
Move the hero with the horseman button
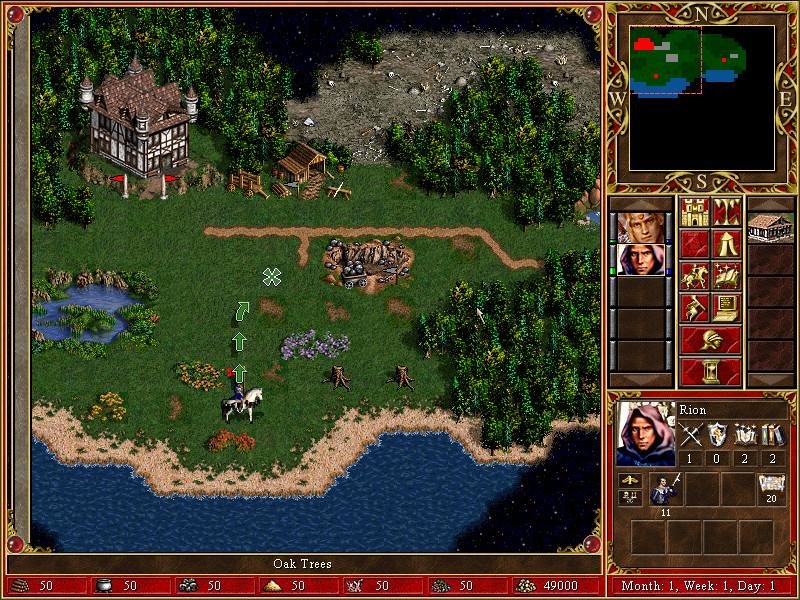(694, 276)
